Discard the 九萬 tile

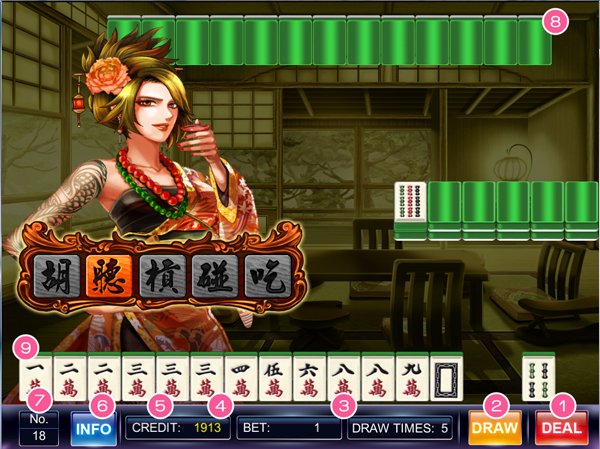(x=413, y=378)
